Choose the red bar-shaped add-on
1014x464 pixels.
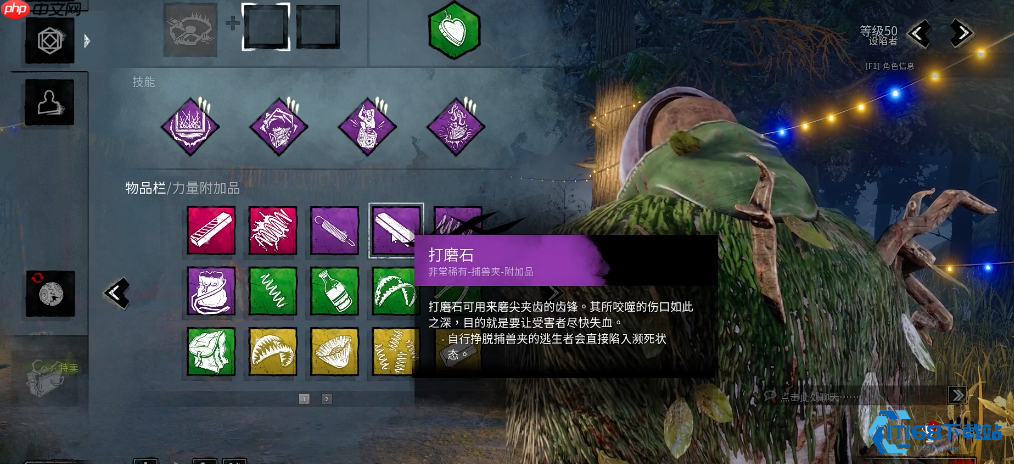point(211,231)
